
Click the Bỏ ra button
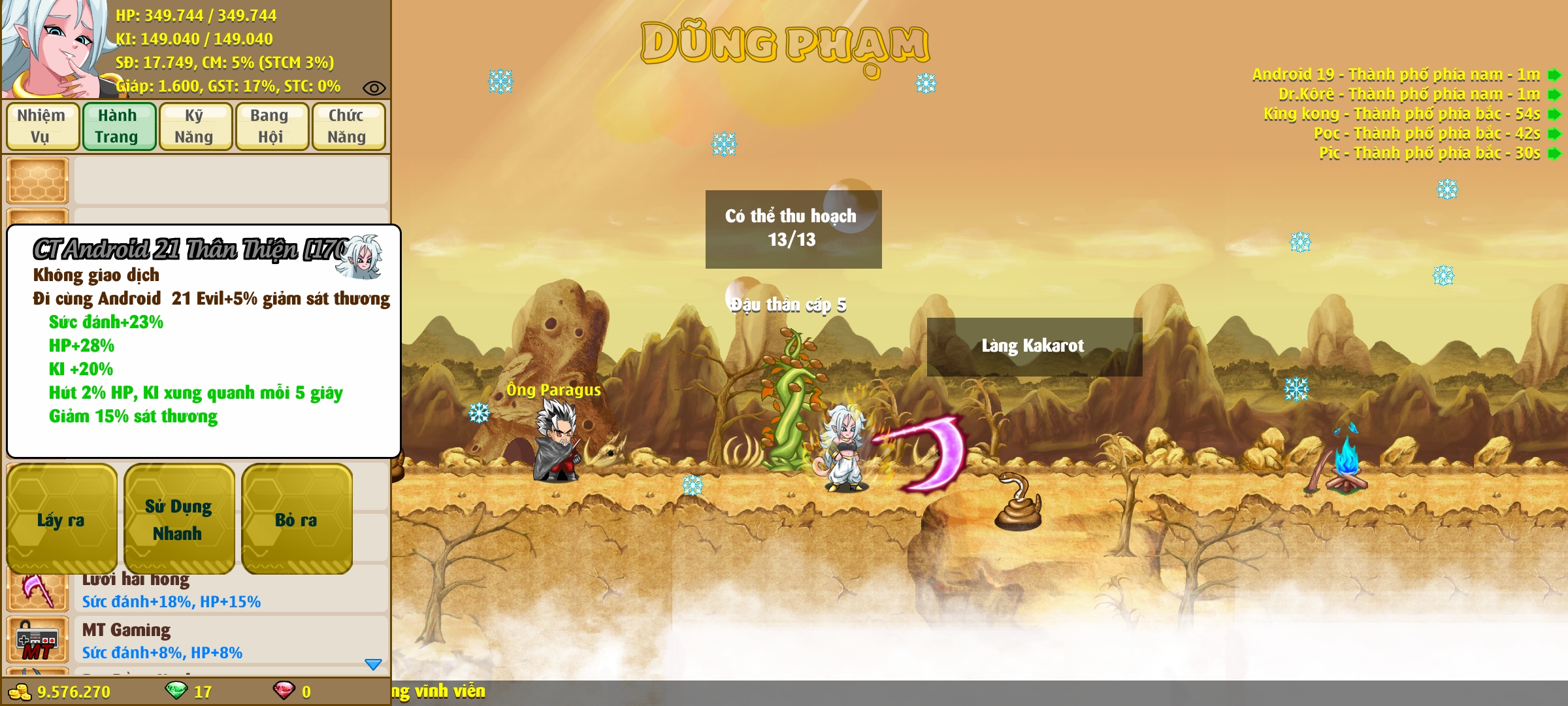(x=296, y=519)
